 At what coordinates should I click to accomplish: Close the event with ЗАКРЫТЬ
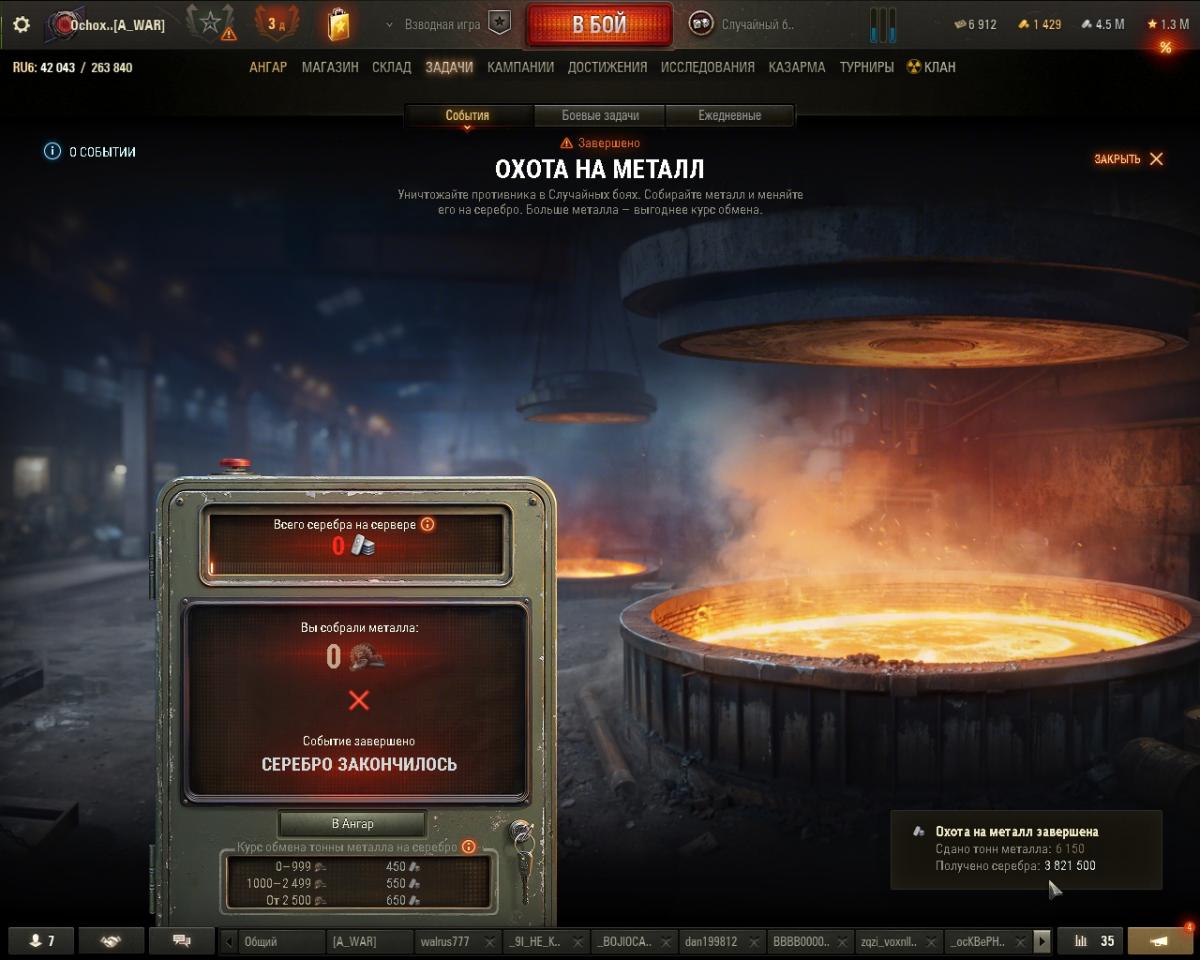pyautogui.click(x=1128, y=159)
